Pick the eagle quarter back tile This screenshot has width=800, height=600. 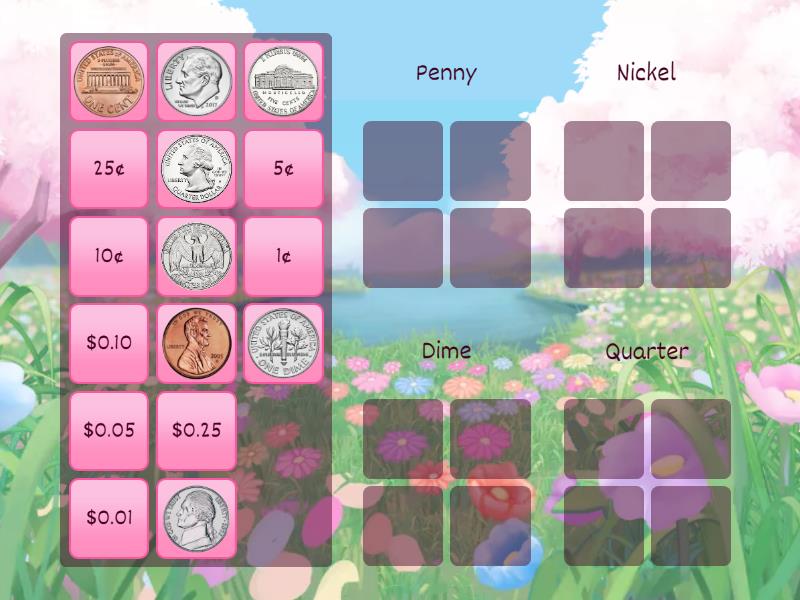pyautogui.click(x=196, y=256)
